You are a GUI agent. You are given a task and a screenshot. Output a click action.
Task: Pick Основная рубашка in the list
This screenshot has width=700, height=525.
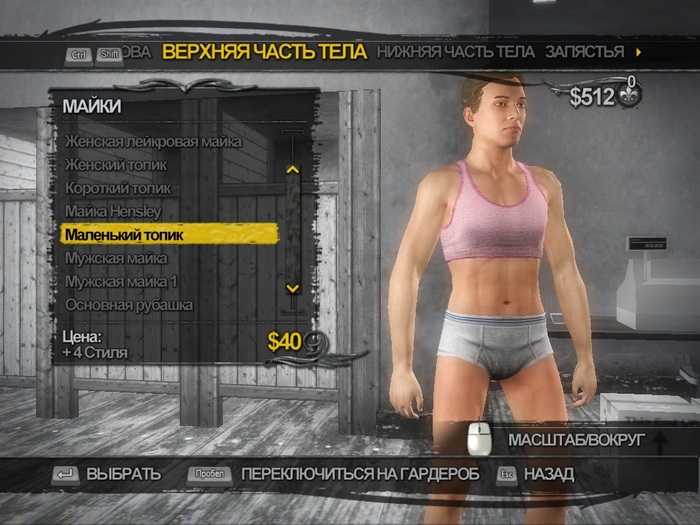coord(129,304)
